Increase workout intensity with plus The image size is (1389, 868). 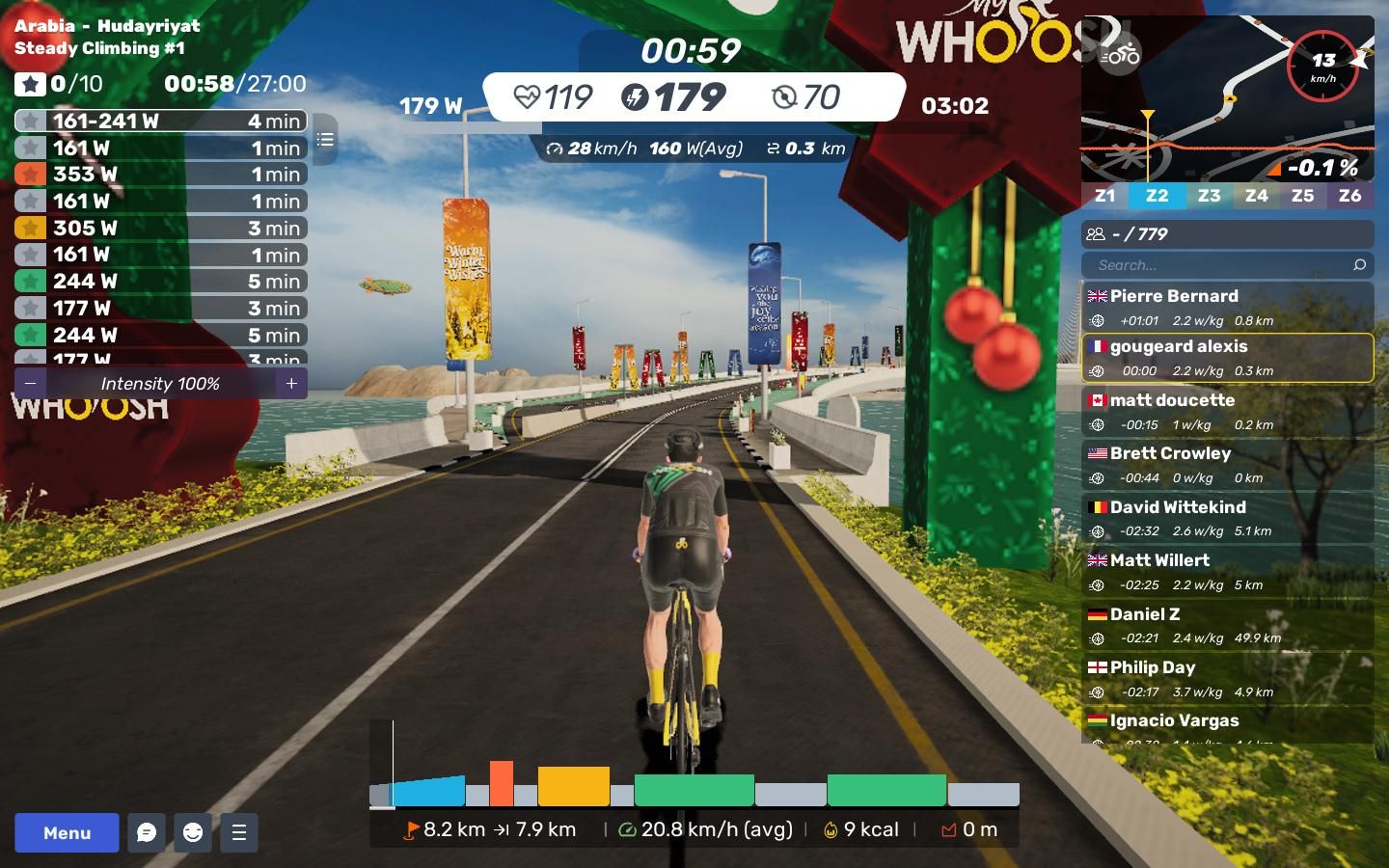pos(291,383)
